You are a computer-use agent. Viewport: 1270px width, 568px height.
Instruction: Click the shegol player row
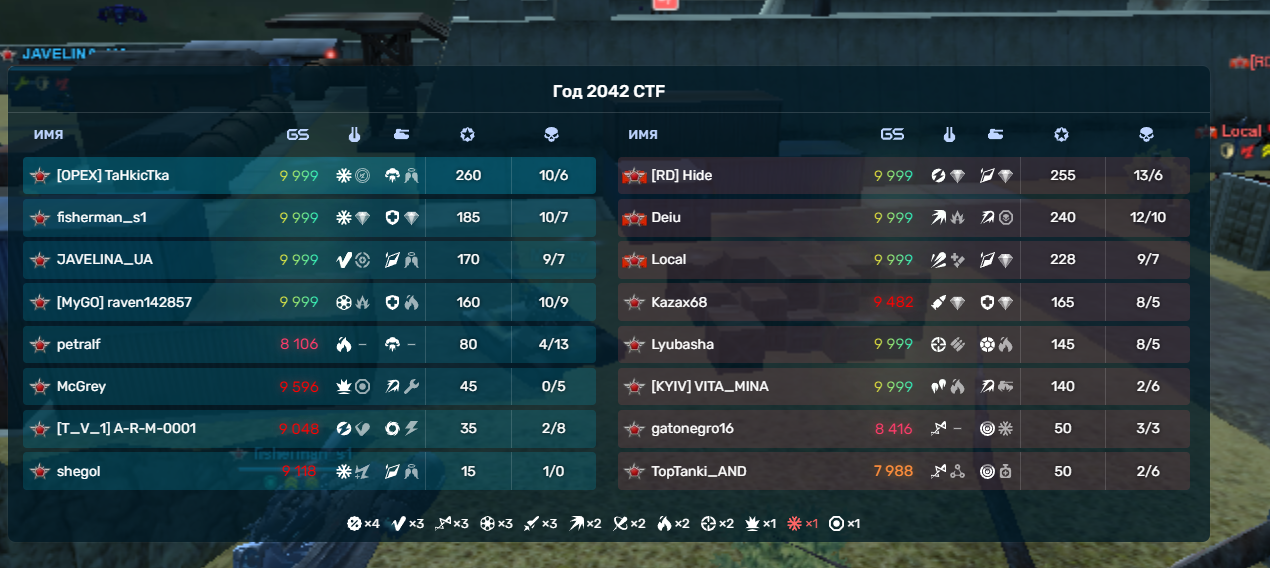point(79,471)
